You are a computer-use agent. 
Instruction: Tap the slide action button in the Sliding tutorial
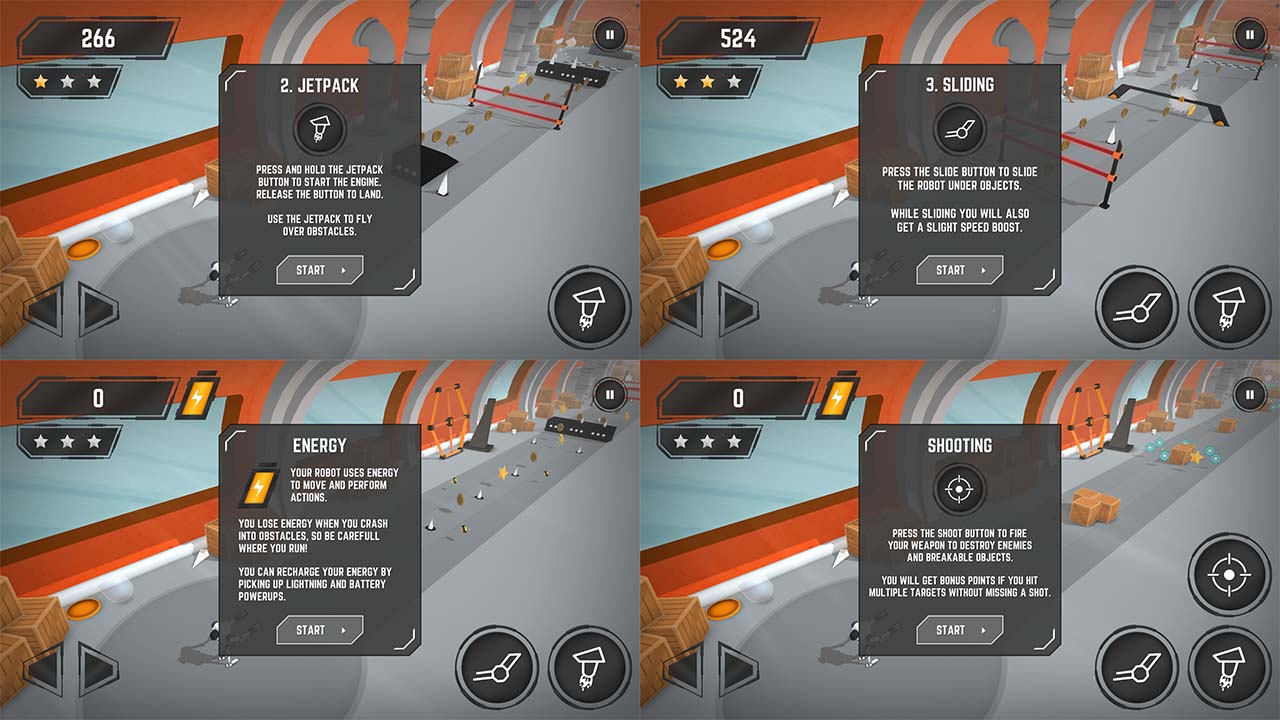pyautogui.click(x=1135, y=306)
